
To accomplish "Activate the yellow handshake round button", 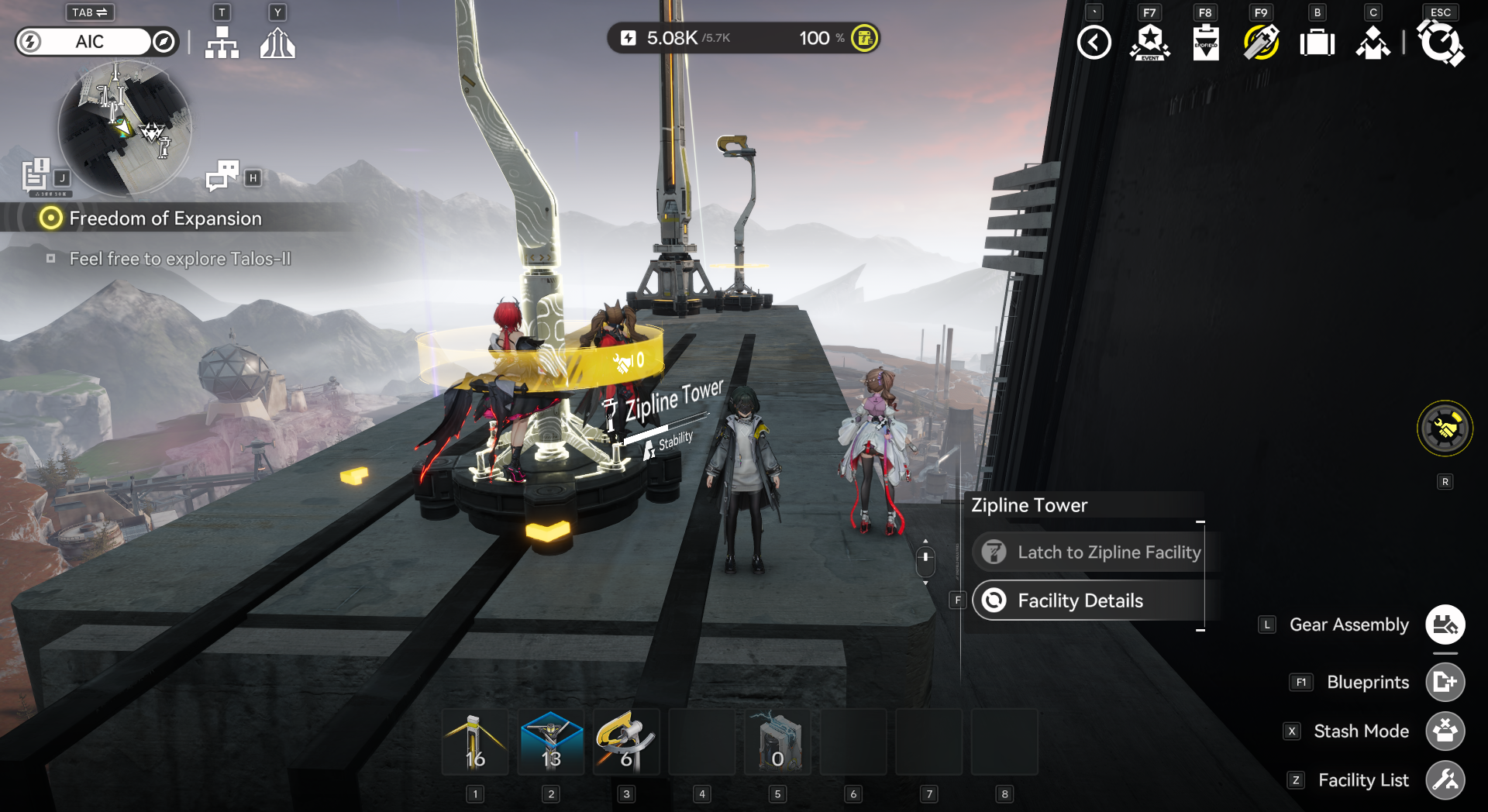I will [1445, 428].
